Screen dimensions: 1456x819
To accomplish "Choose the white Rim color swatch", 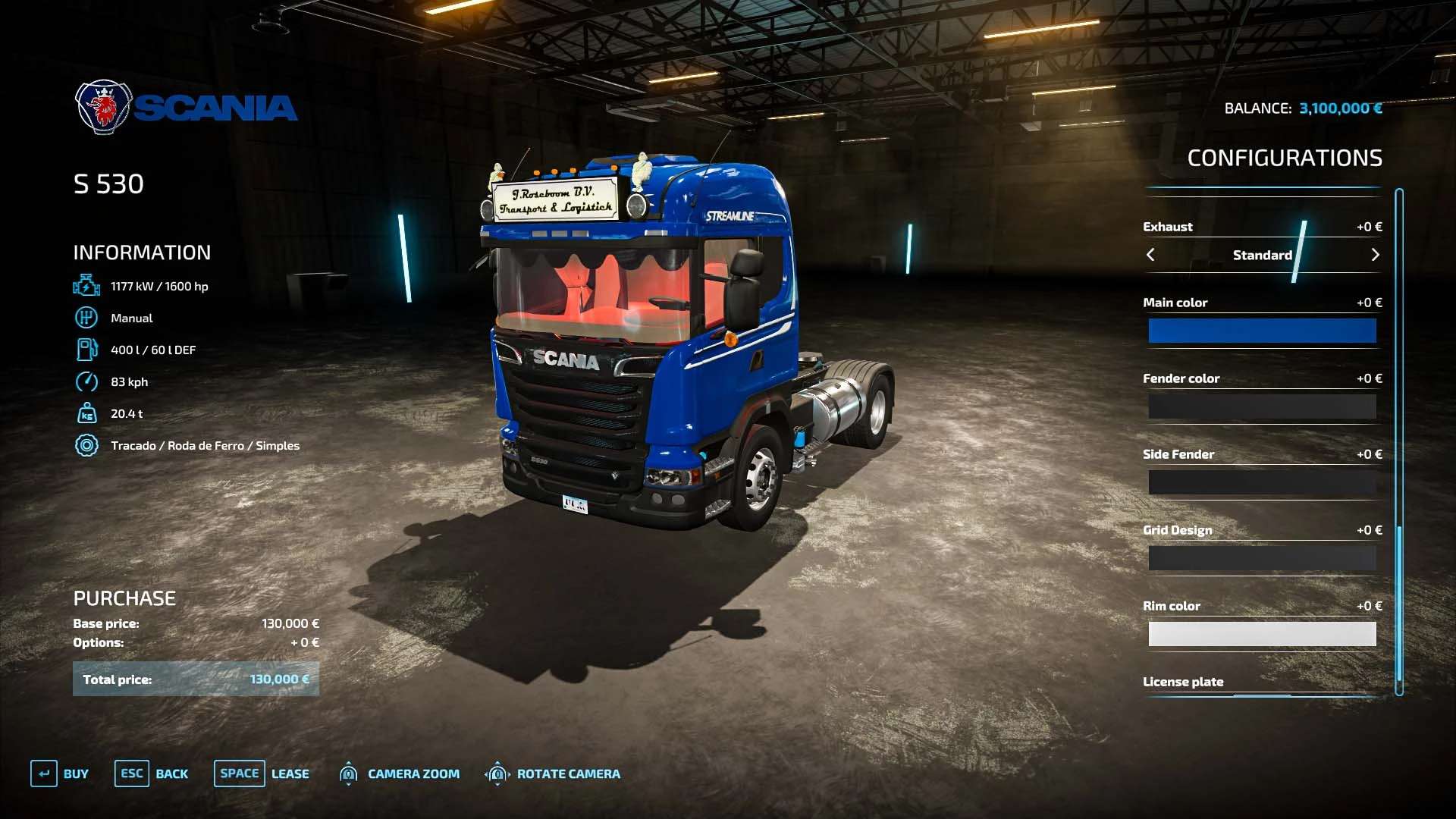I will pyautogui.click(x=1262, y=634).
